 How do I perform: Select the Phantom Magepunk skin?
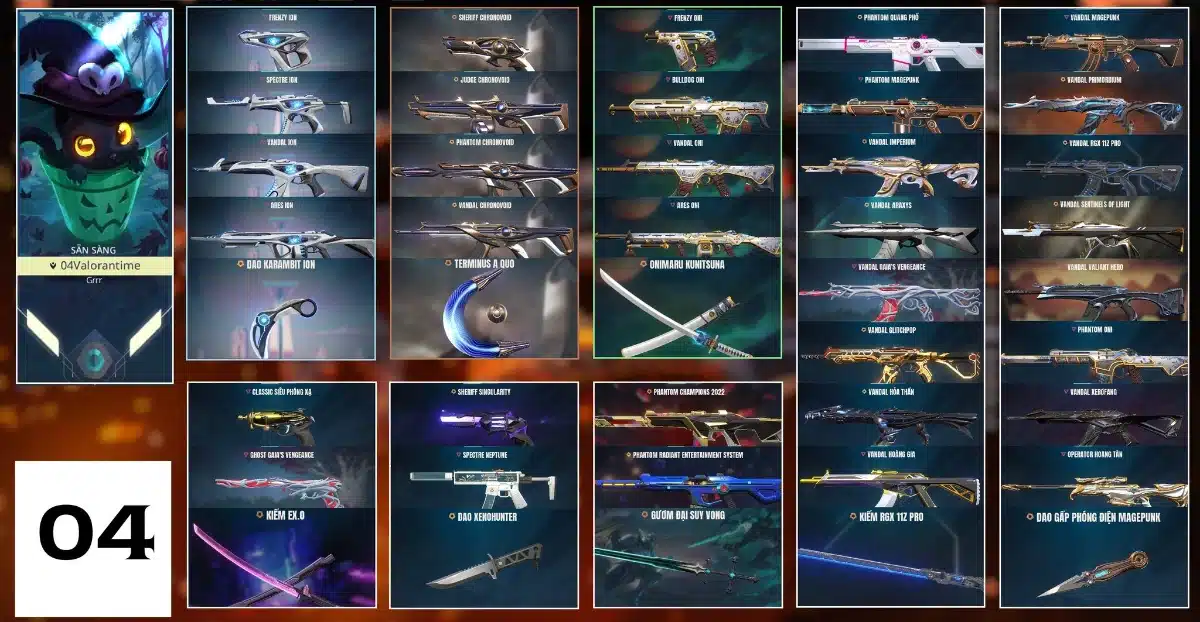click(890, 105)
